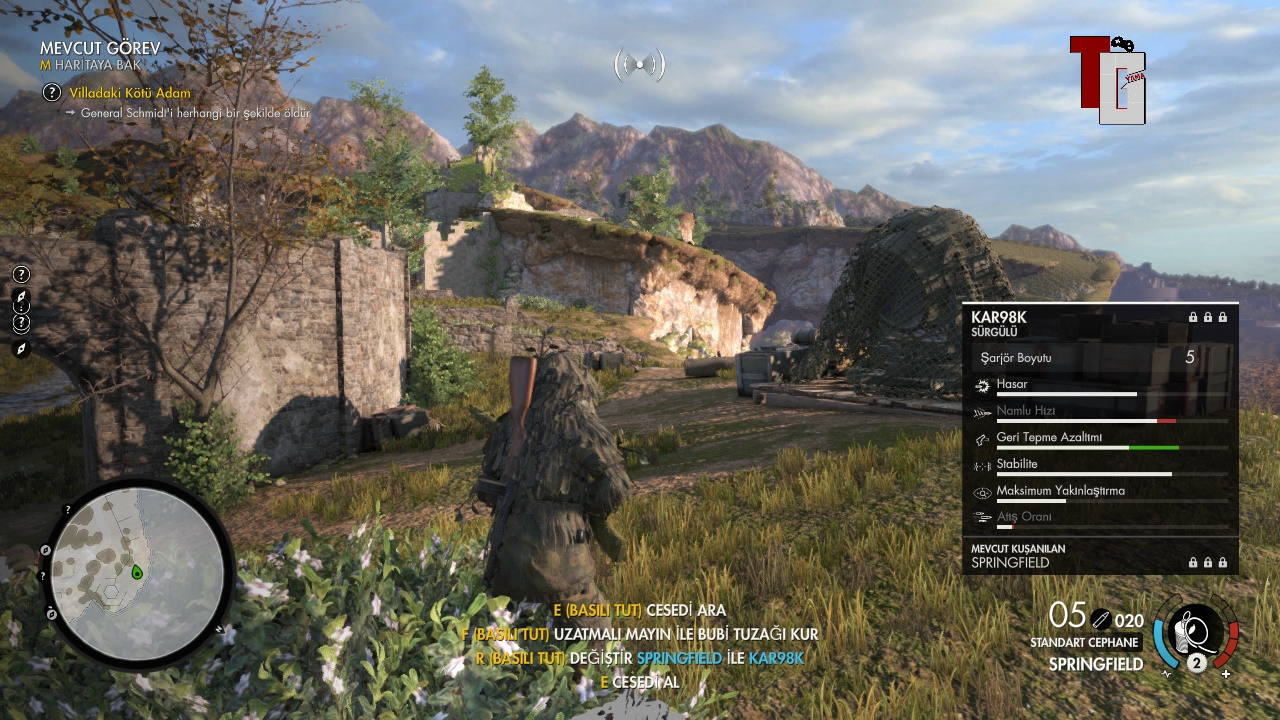Select the Mevcut Kuşanılan Springfield row

coord(1100,557)
